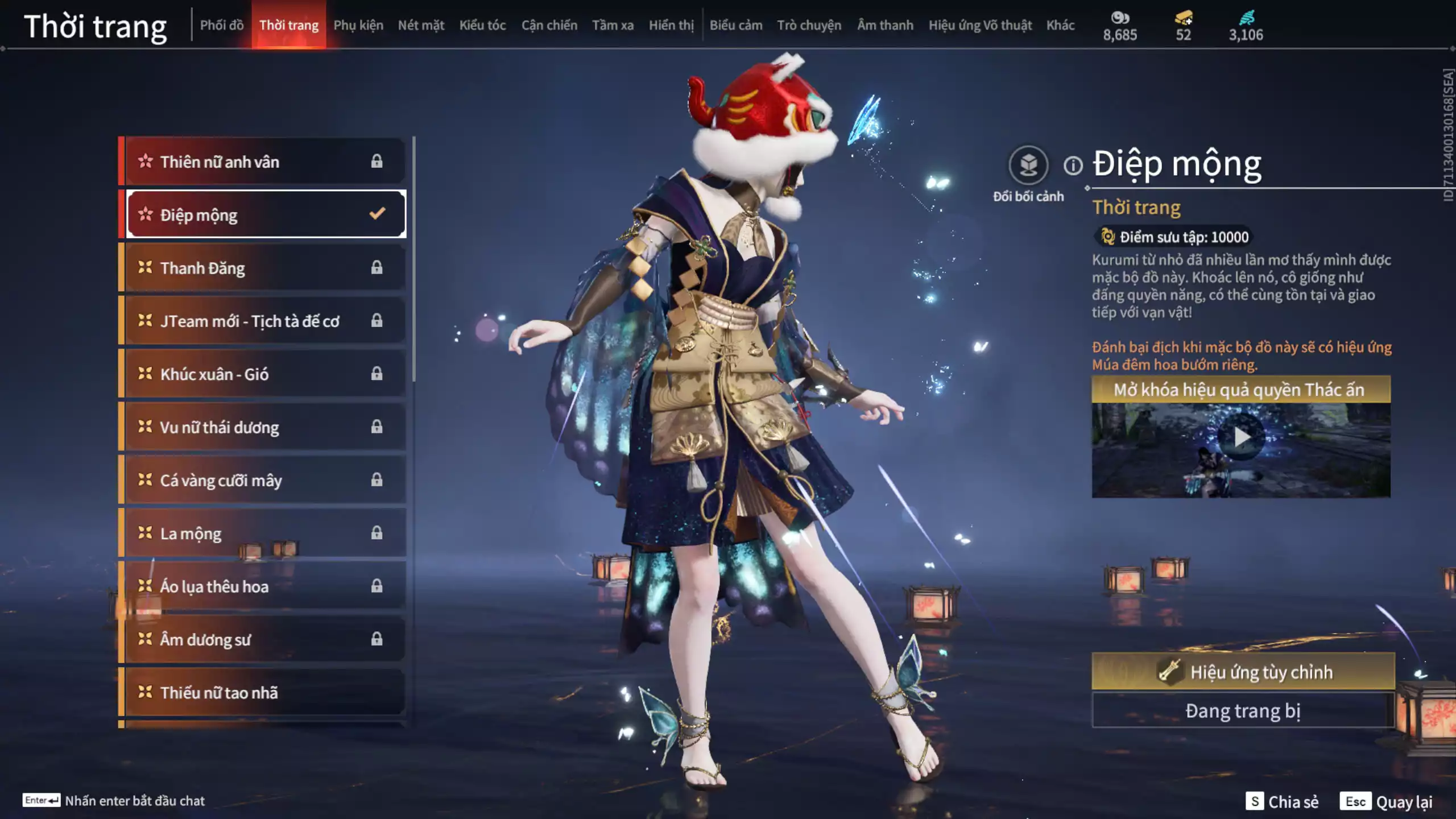Image resolution: width=1456 pixels, height=819 pixels.
Task: Play the outfit effect preview video
Action: [1241, 438]
